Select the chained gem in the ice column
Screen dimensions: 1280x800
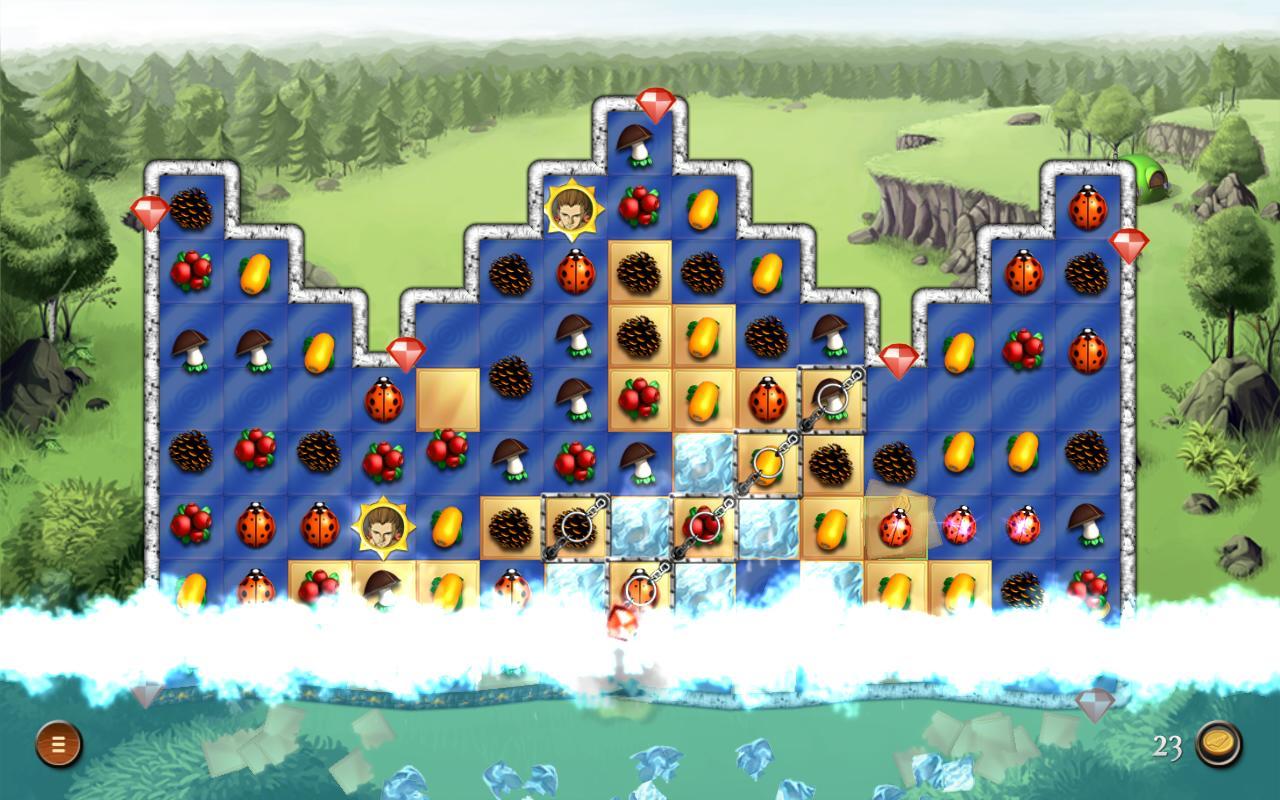(x=703, y=524)
